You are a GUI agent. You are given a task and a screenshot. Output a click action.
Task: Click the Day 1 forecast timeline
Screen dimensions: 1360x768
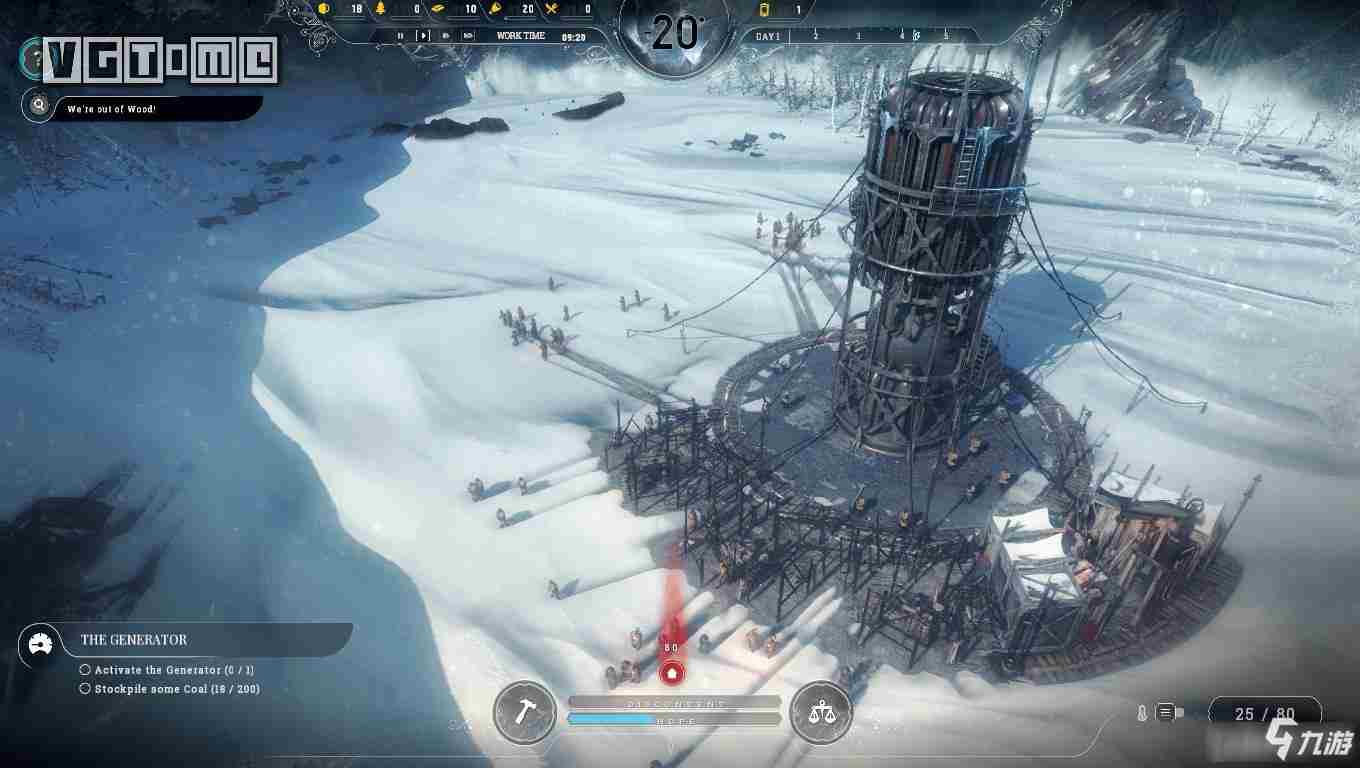769,36
